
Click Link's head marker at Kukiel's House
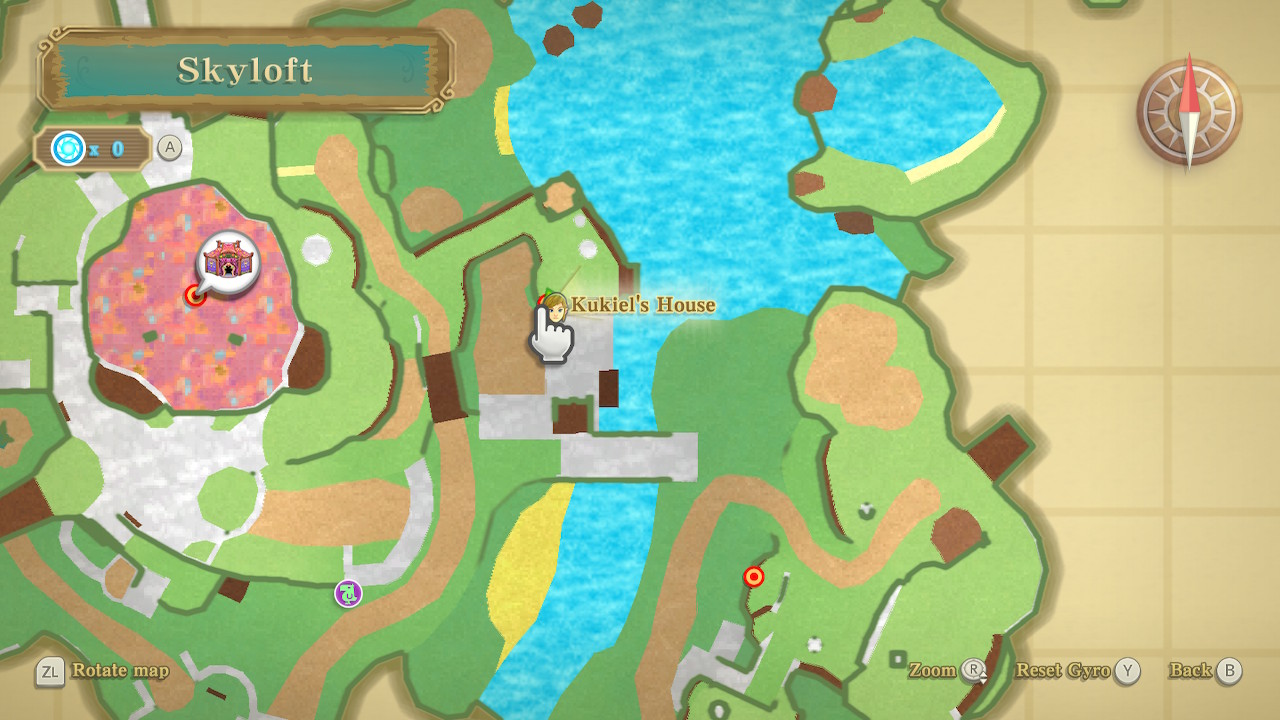pos(554,307)
